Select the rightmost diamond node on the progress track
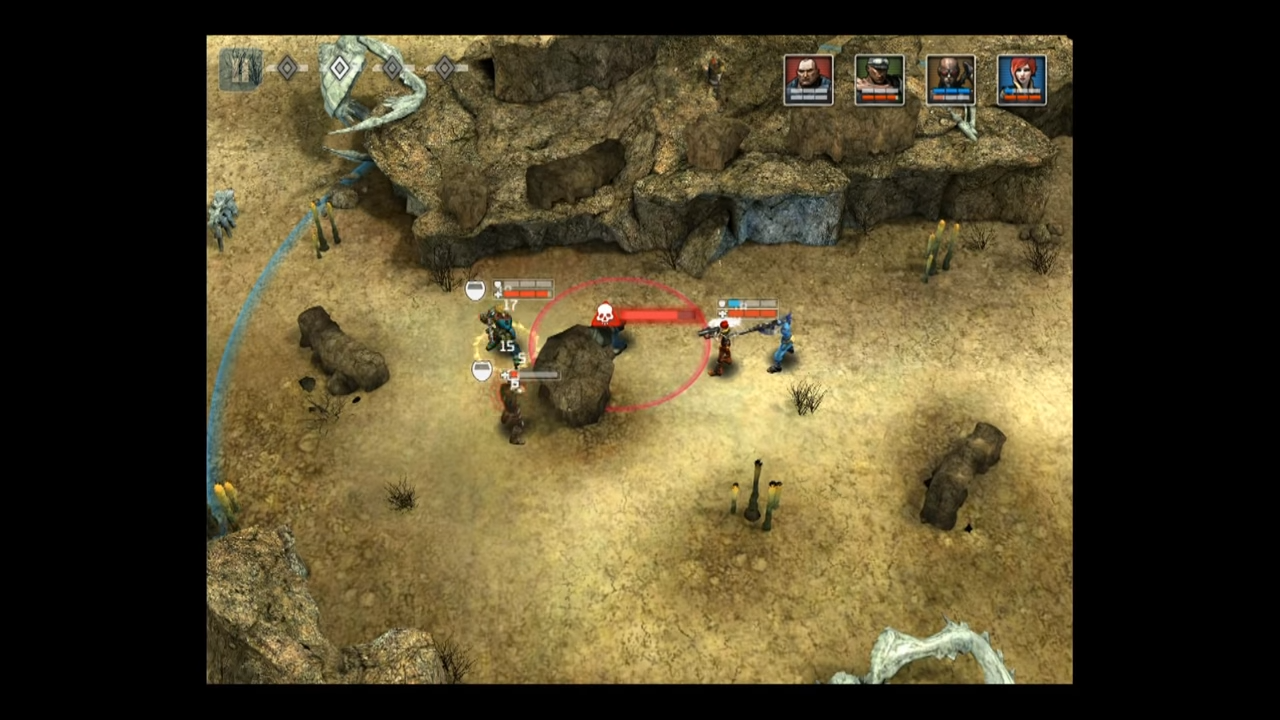The width and height of the screenshot is (1280, 720). 444,68
